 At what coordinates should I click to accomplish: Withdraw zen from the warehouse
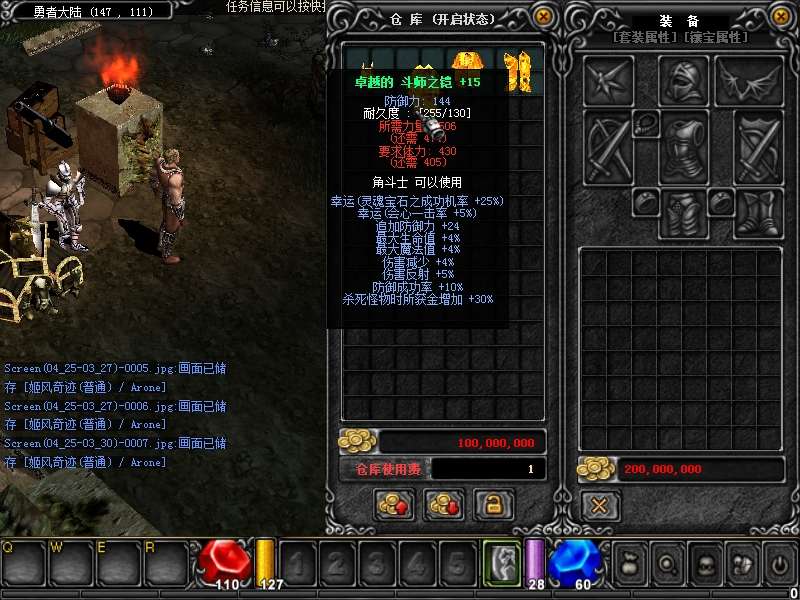click(x=443, y=505)
